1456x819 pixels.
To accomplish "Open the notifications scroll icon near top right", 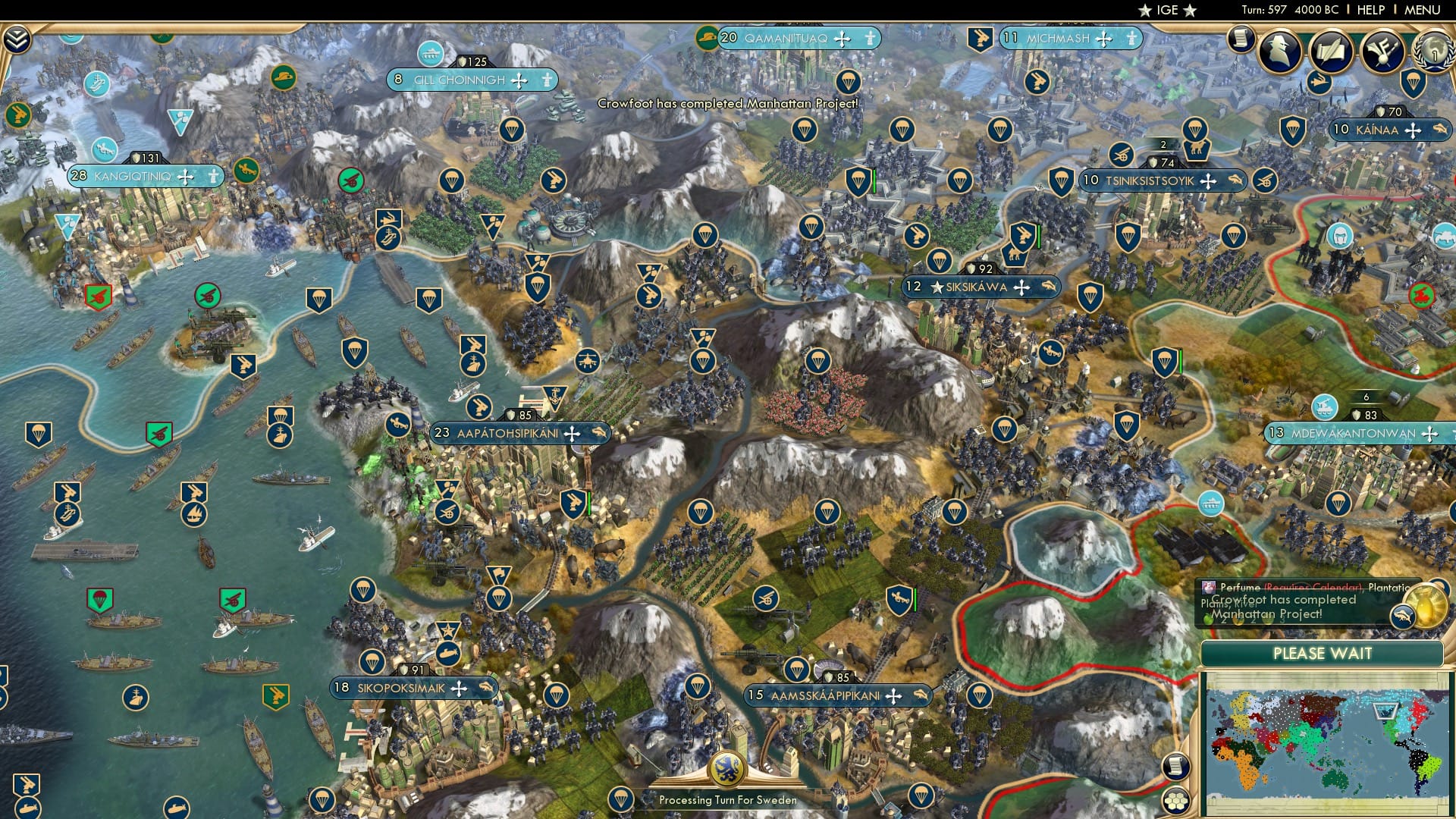I will click(1242, 42).
